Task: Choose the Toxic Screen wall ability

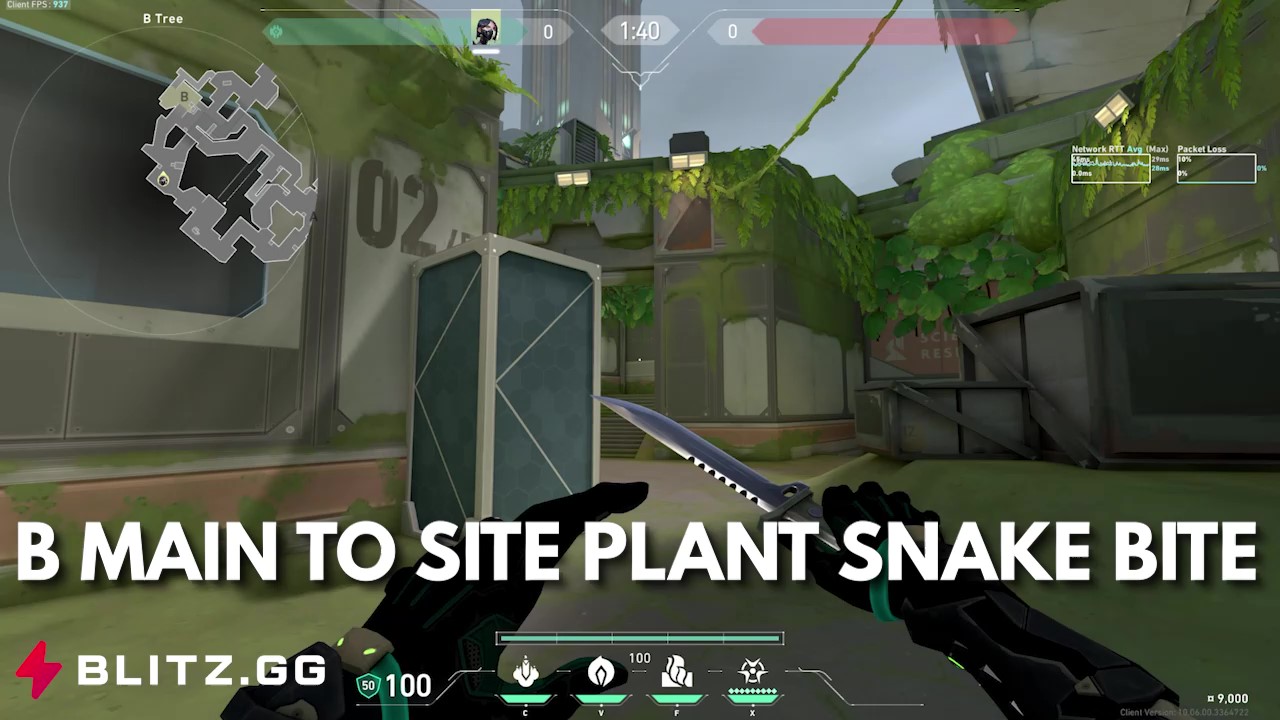Action: 677,672
